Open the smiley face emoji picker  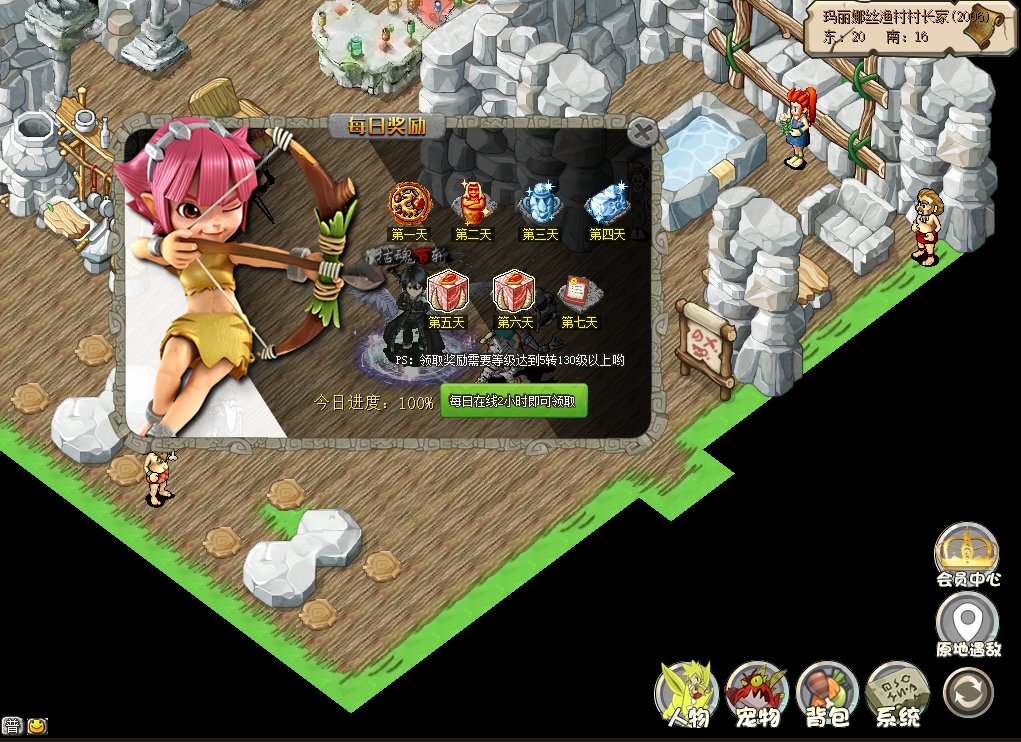[37, 726]
